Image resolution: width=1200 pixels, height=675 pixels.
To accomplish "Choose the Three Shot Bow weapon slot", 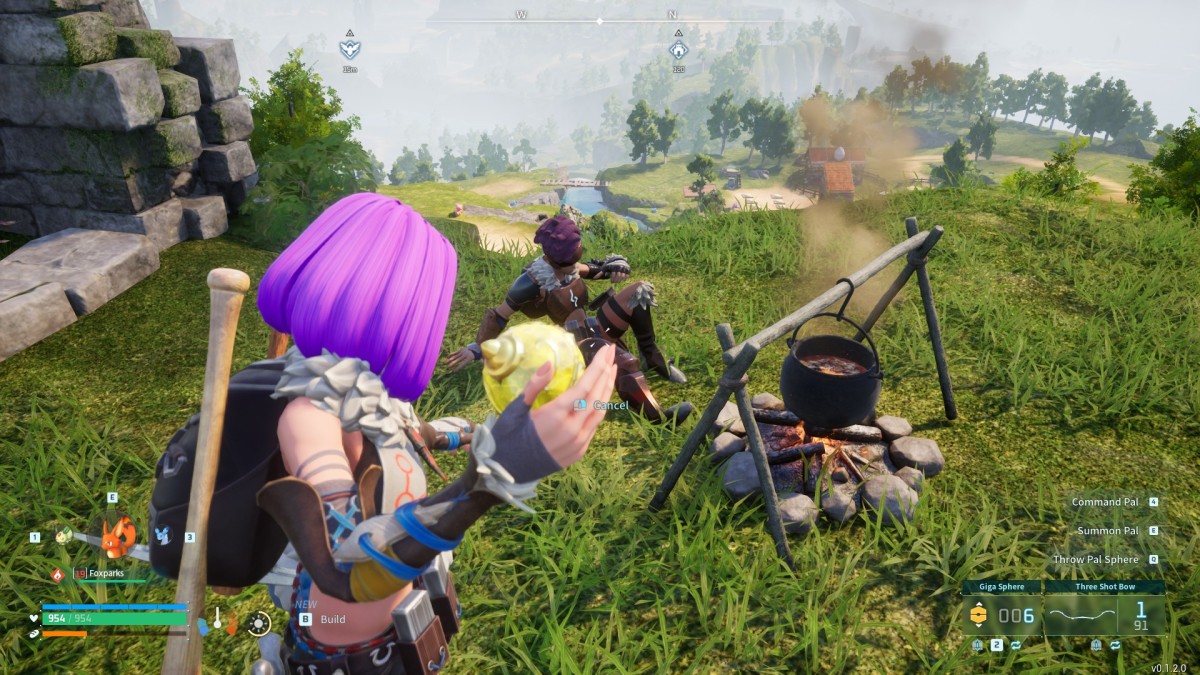I will click(1104, 614).
